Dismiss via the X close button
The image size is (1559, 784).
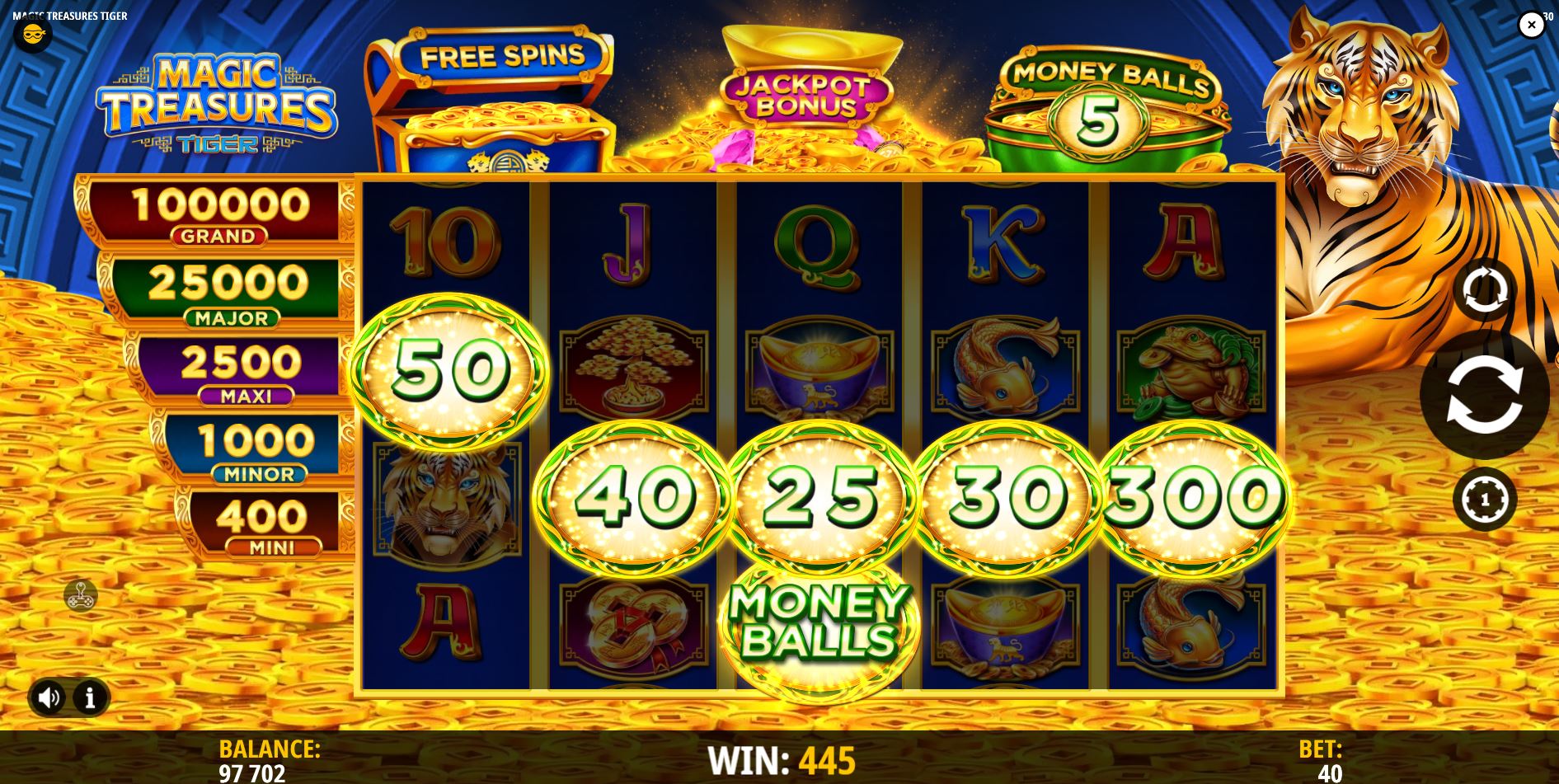tap(1532, 25)
